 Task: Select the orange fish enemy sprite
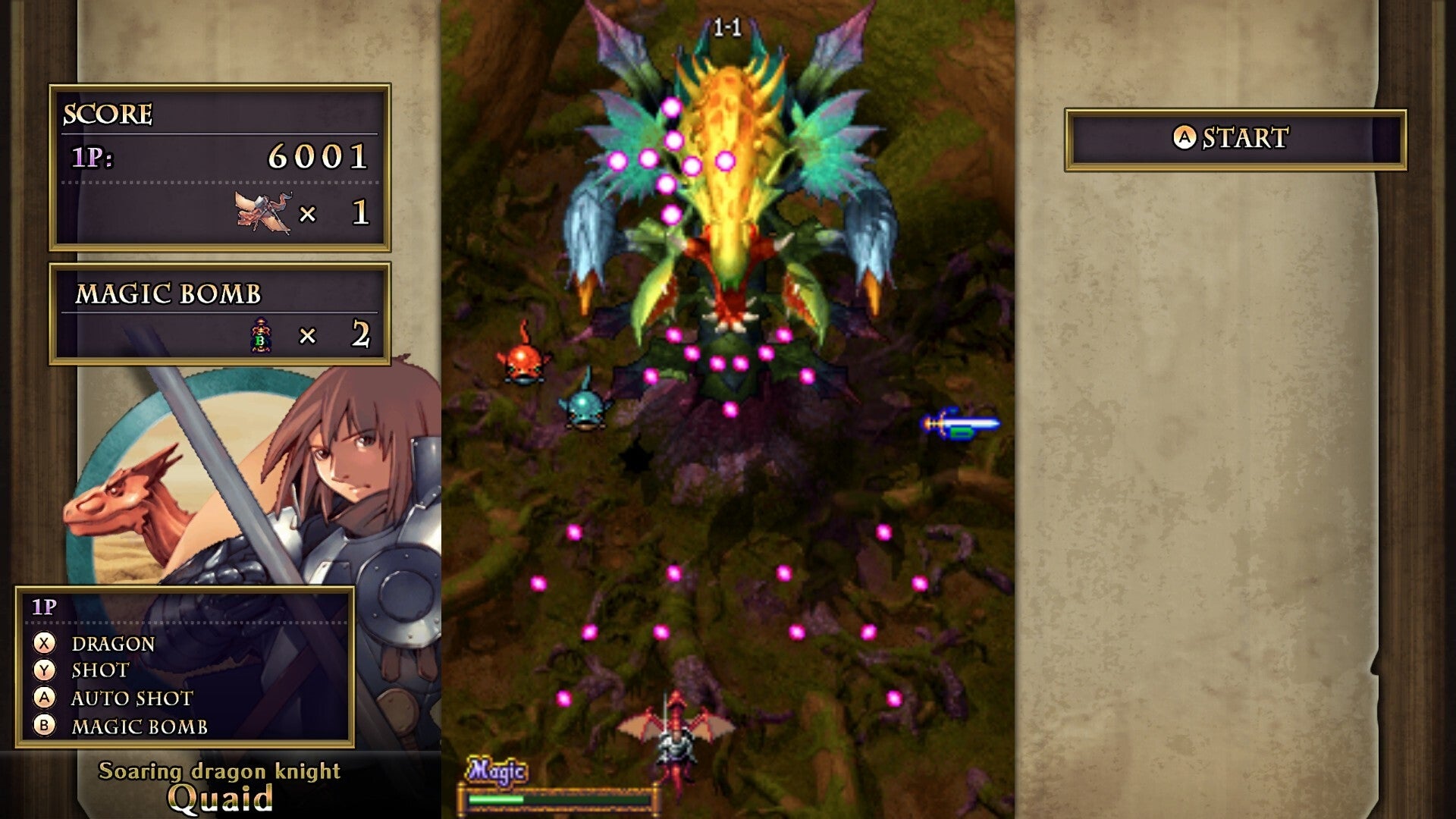pos(524,364)
